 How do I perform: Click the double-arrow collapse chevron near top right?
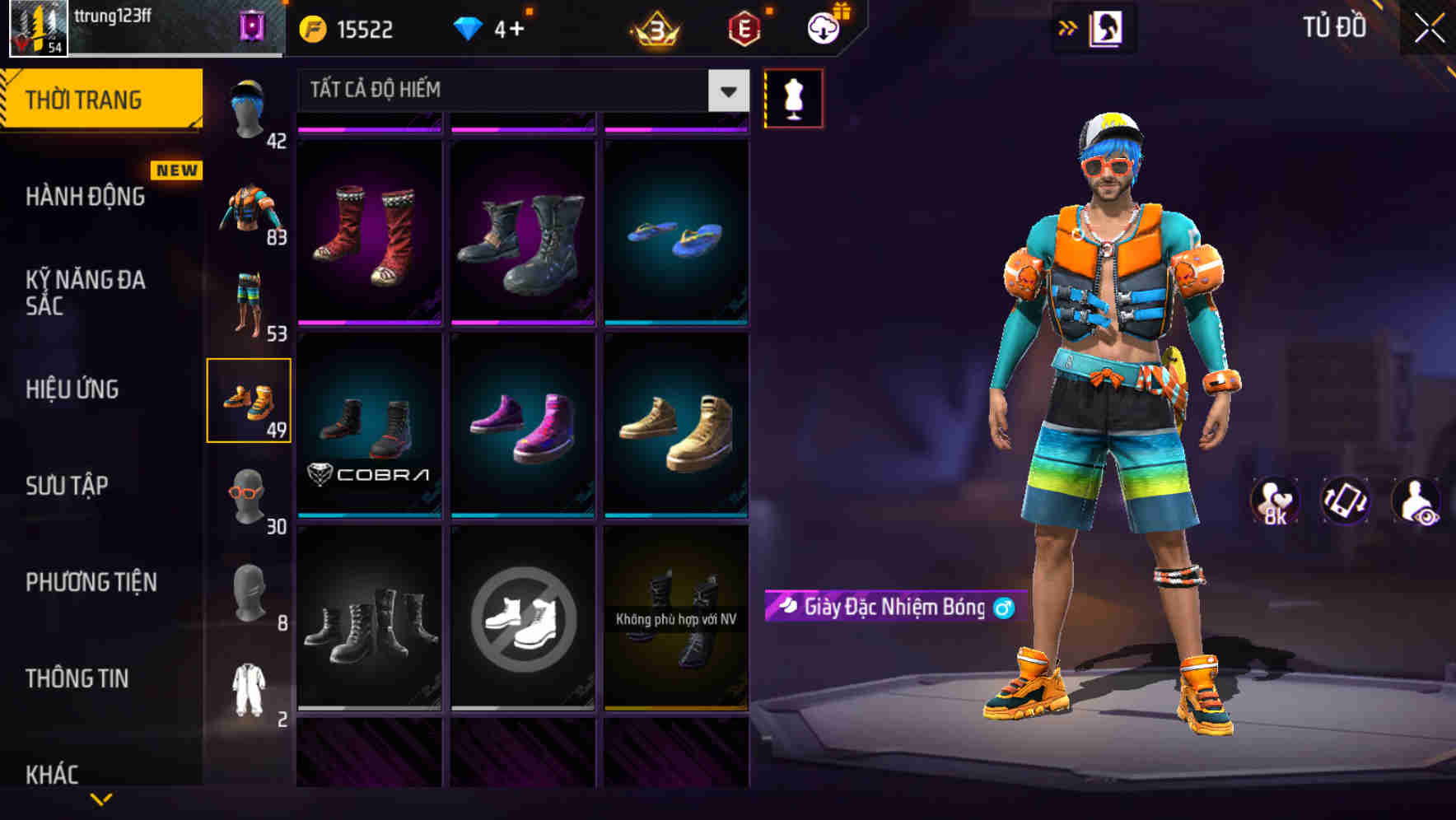(1068, 27)
